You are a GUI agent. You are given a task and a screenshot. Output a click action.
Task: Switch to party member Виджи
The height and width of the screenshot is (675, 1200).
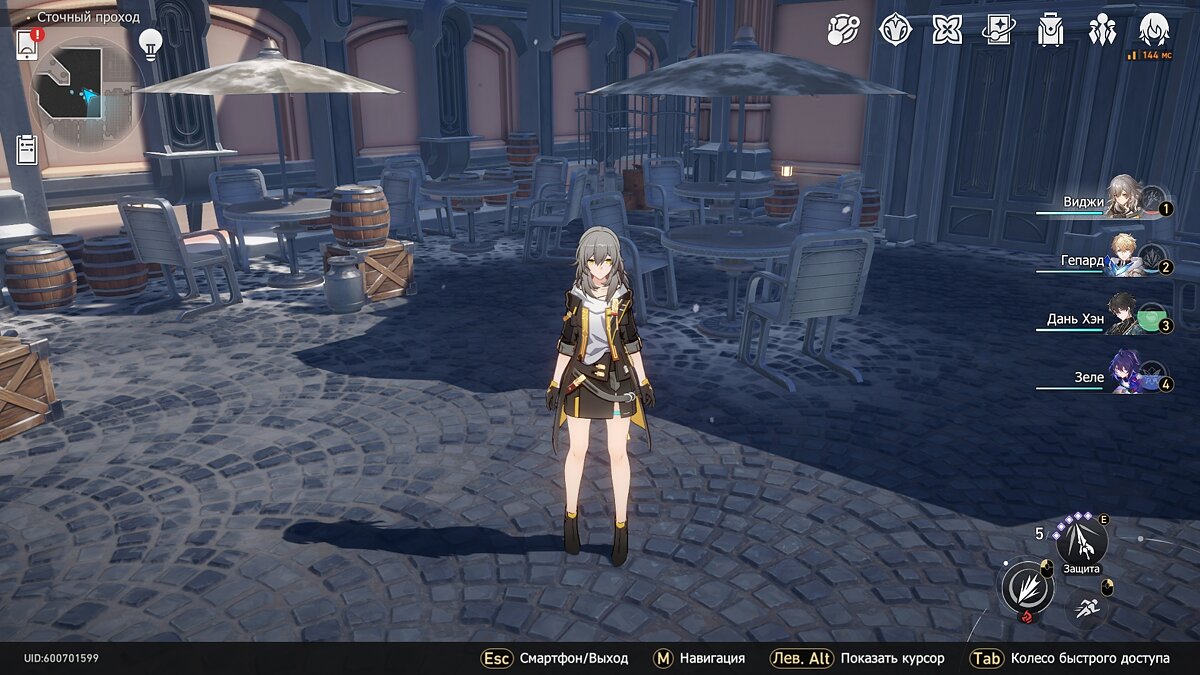pyautogui.click(x=1125, y=198)
